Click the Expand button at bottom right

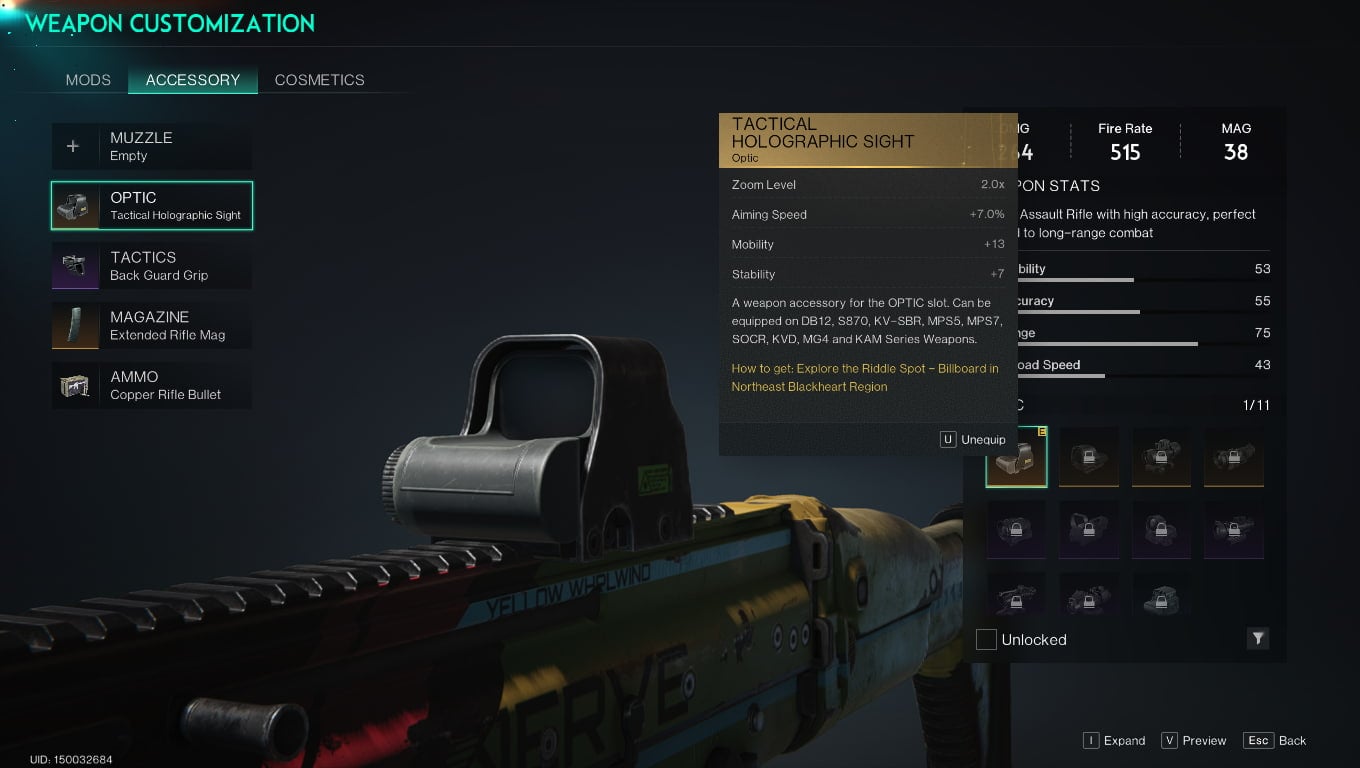[x=1113, y=740]
